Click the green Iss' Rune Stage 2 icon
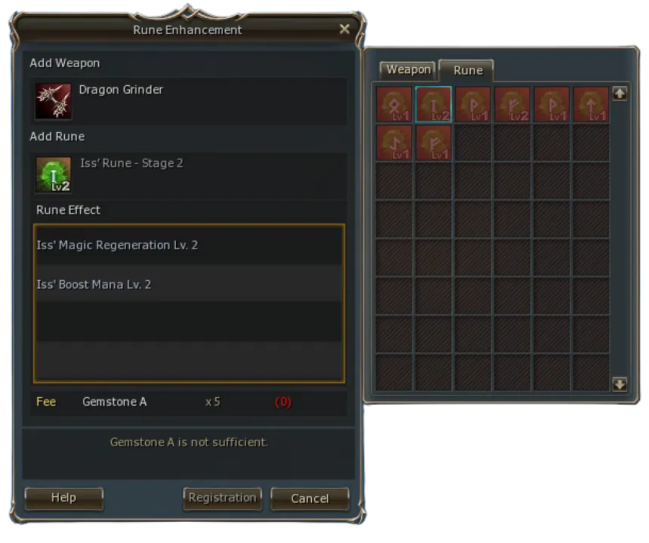This screenshot has height=543, width=649. [x=52, y=175]
